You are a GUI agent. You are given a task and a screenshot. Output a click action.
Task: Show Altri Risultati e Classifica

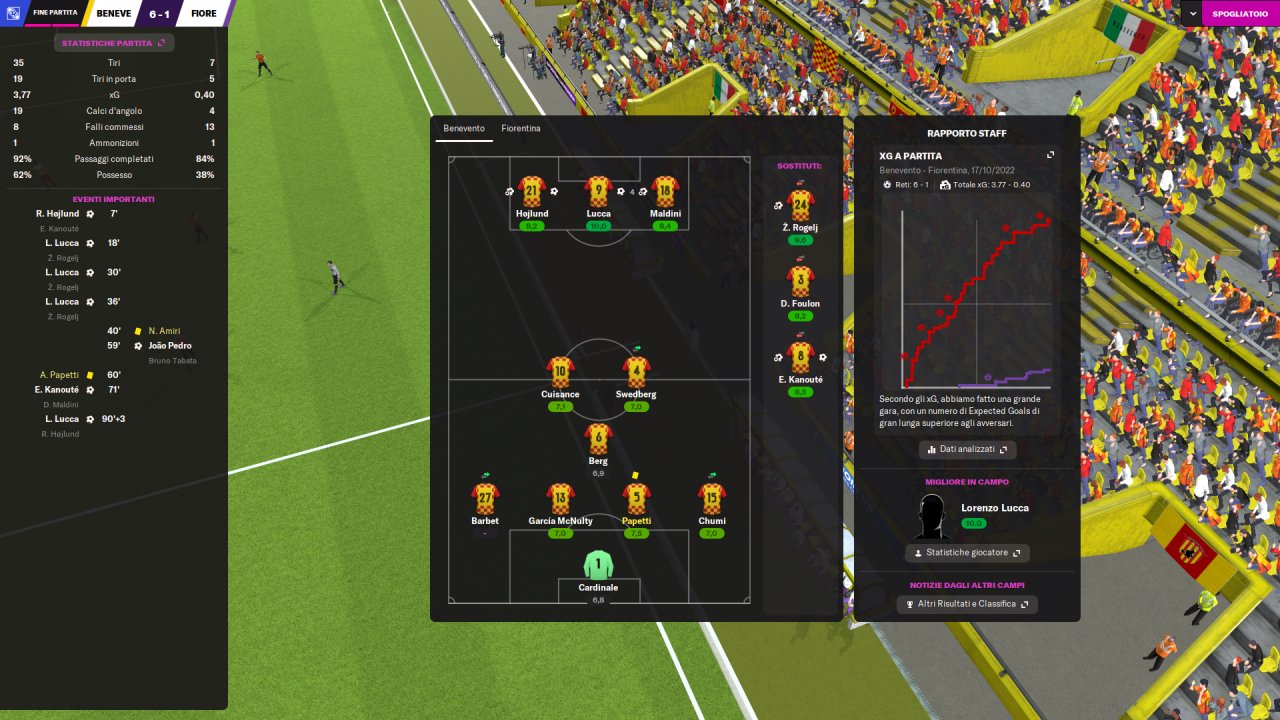[x=967, y=604]
